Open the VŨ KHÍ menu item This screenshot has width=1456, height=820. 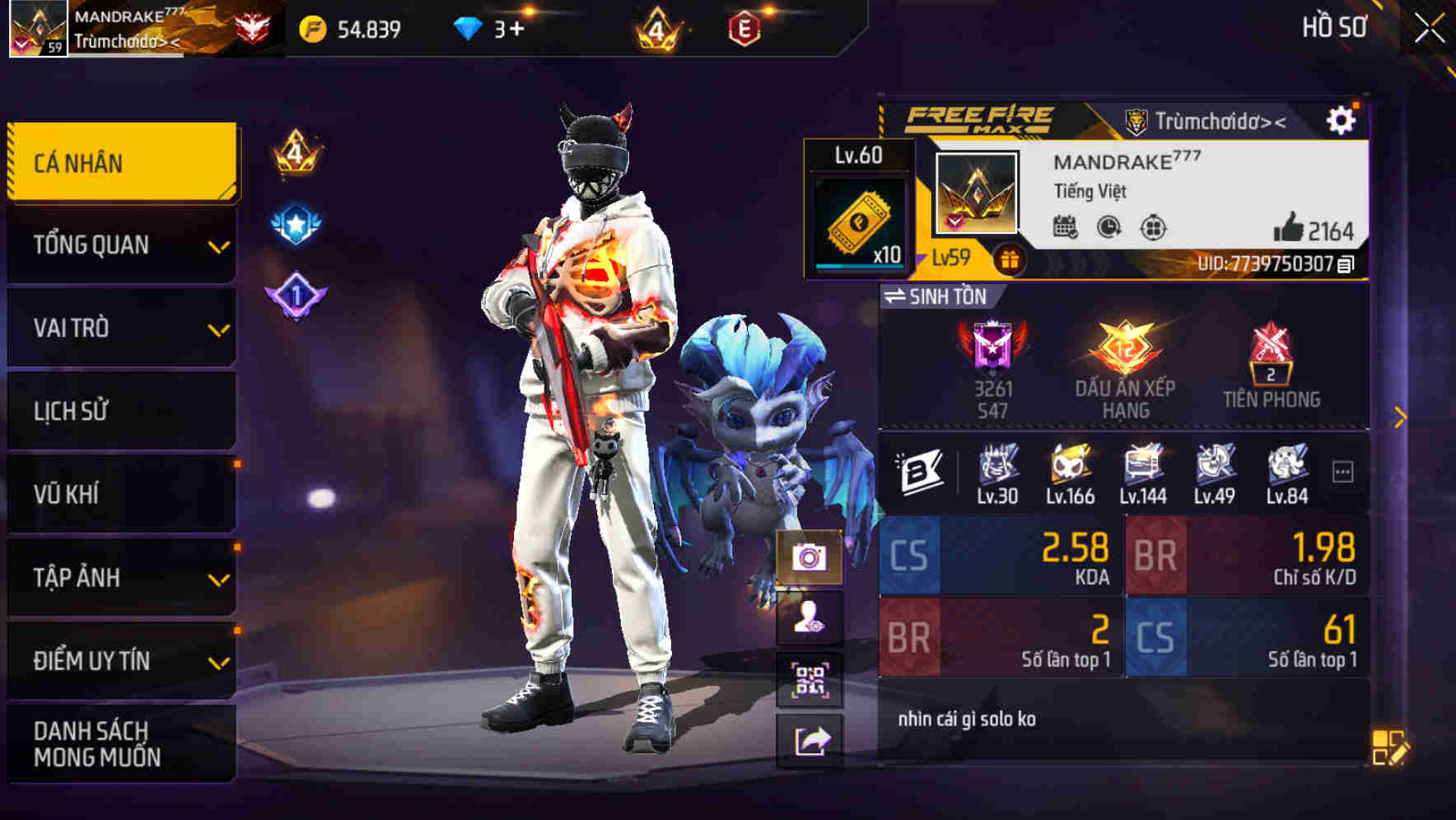[120, 493]
